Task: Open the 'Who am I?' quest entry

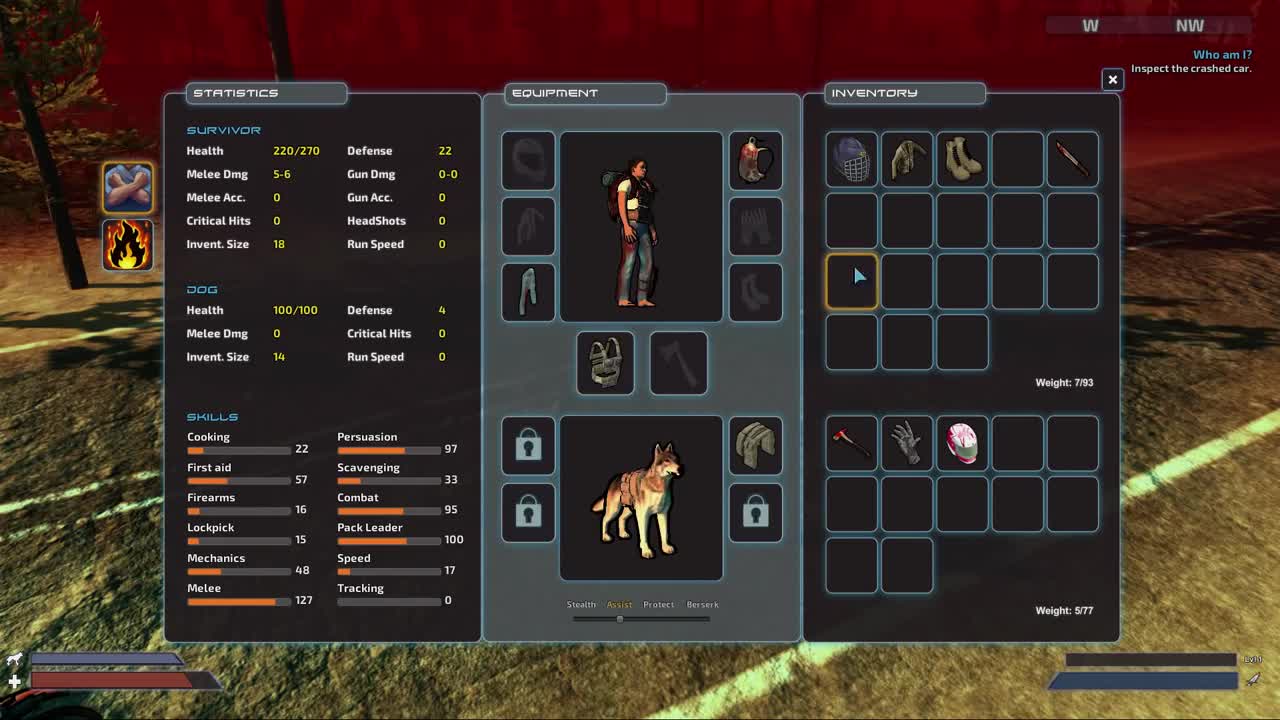Action: pyautogui.click(x=1220, y=54)
